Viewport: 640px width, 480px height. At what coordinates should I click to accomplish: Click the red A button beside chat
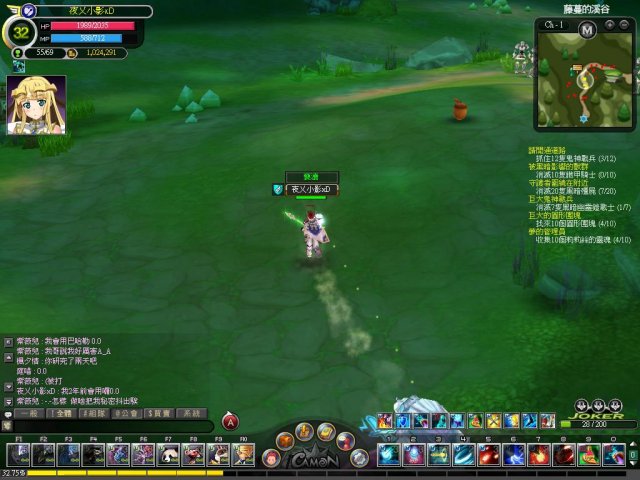coord(230,422)
